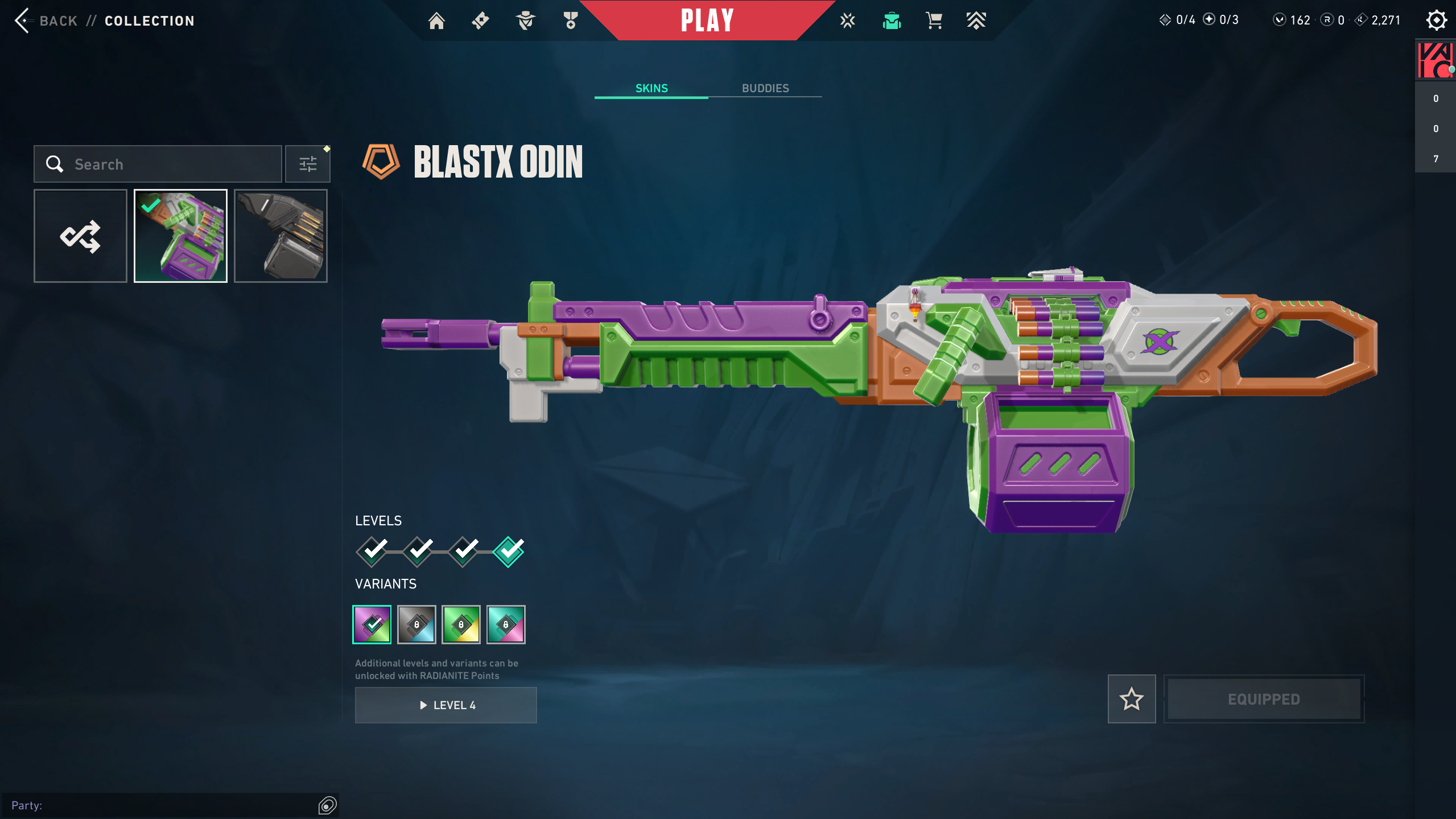The height and width of the screenshot is (819, 1456).
Task: Open the home icon in top navigation
Action: (x=436, y=21)
